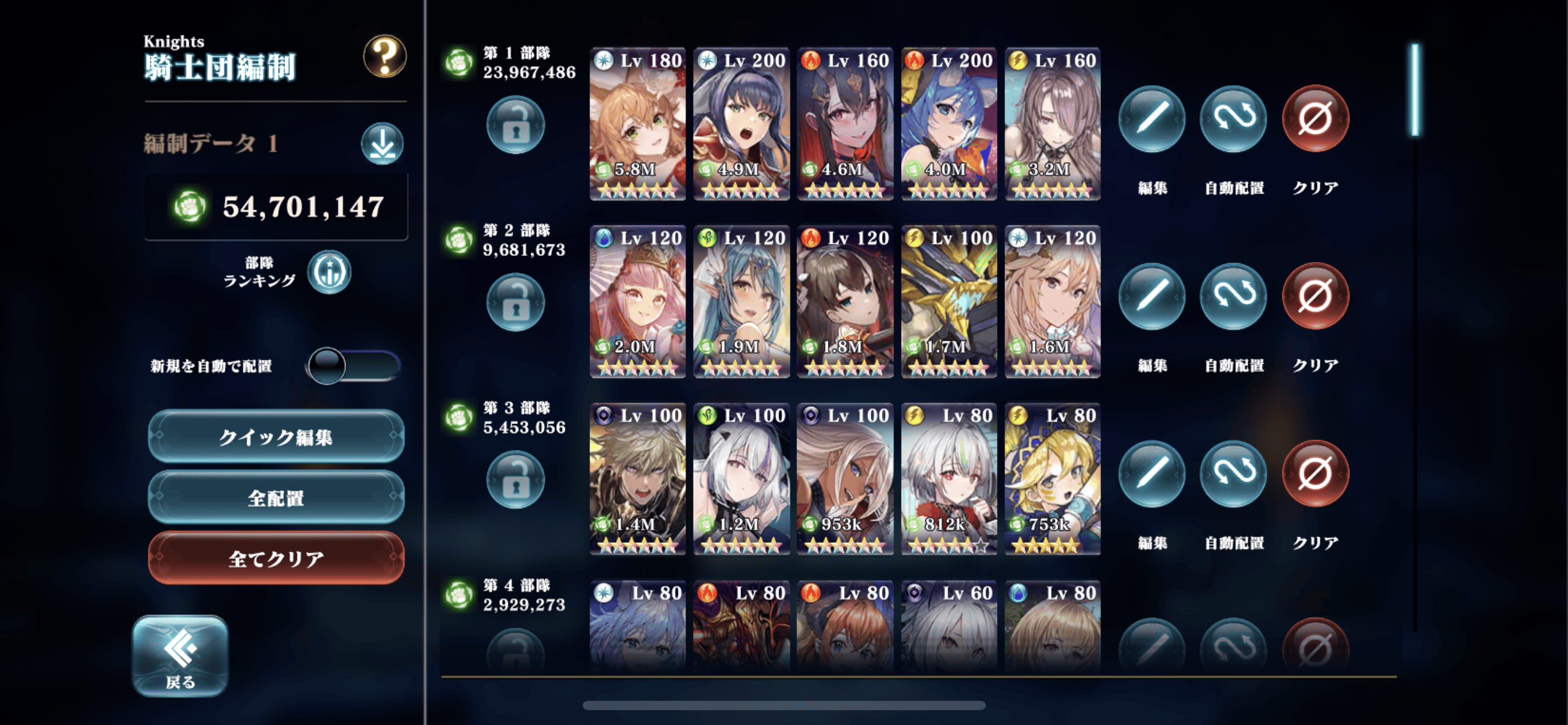Select the Lv 180 knight with 5.8M power

click(x=637, y=124)
